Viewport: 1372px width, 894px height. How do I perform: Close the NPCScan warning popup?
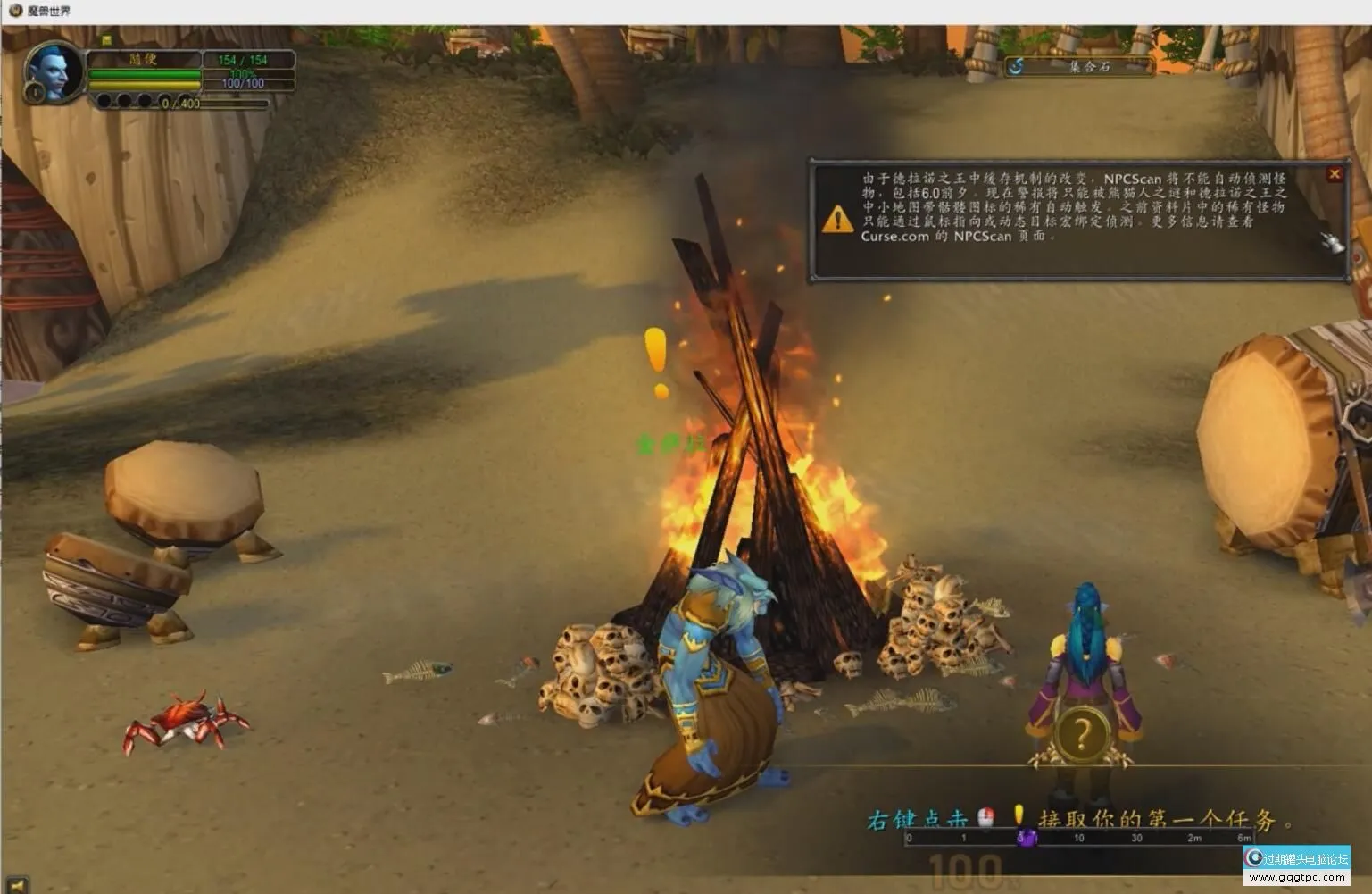coord(1334,174)
